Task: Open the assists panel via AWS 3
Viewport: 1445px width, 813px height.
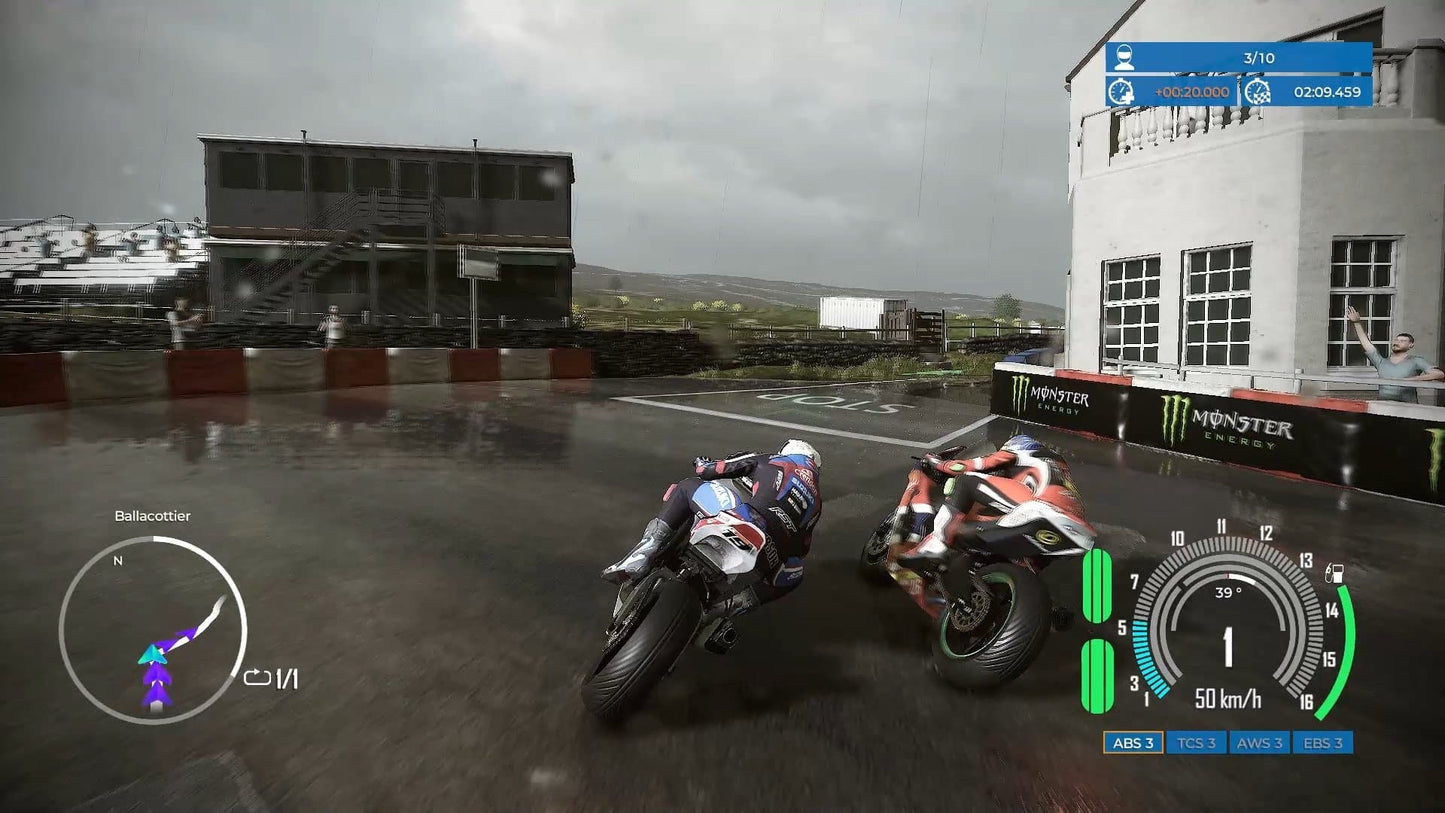Action: [x=1260, y=743]
